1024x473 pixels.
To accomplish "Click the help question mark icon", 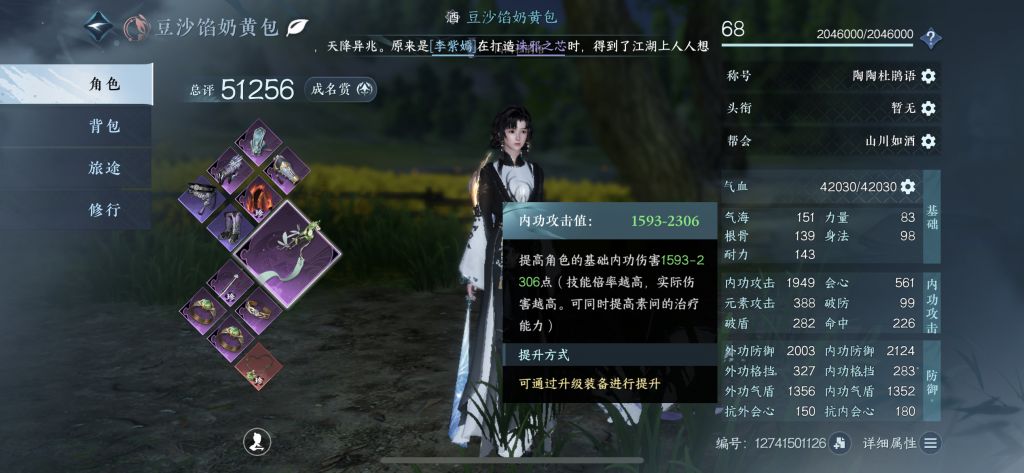I will [x=931, y=38].
